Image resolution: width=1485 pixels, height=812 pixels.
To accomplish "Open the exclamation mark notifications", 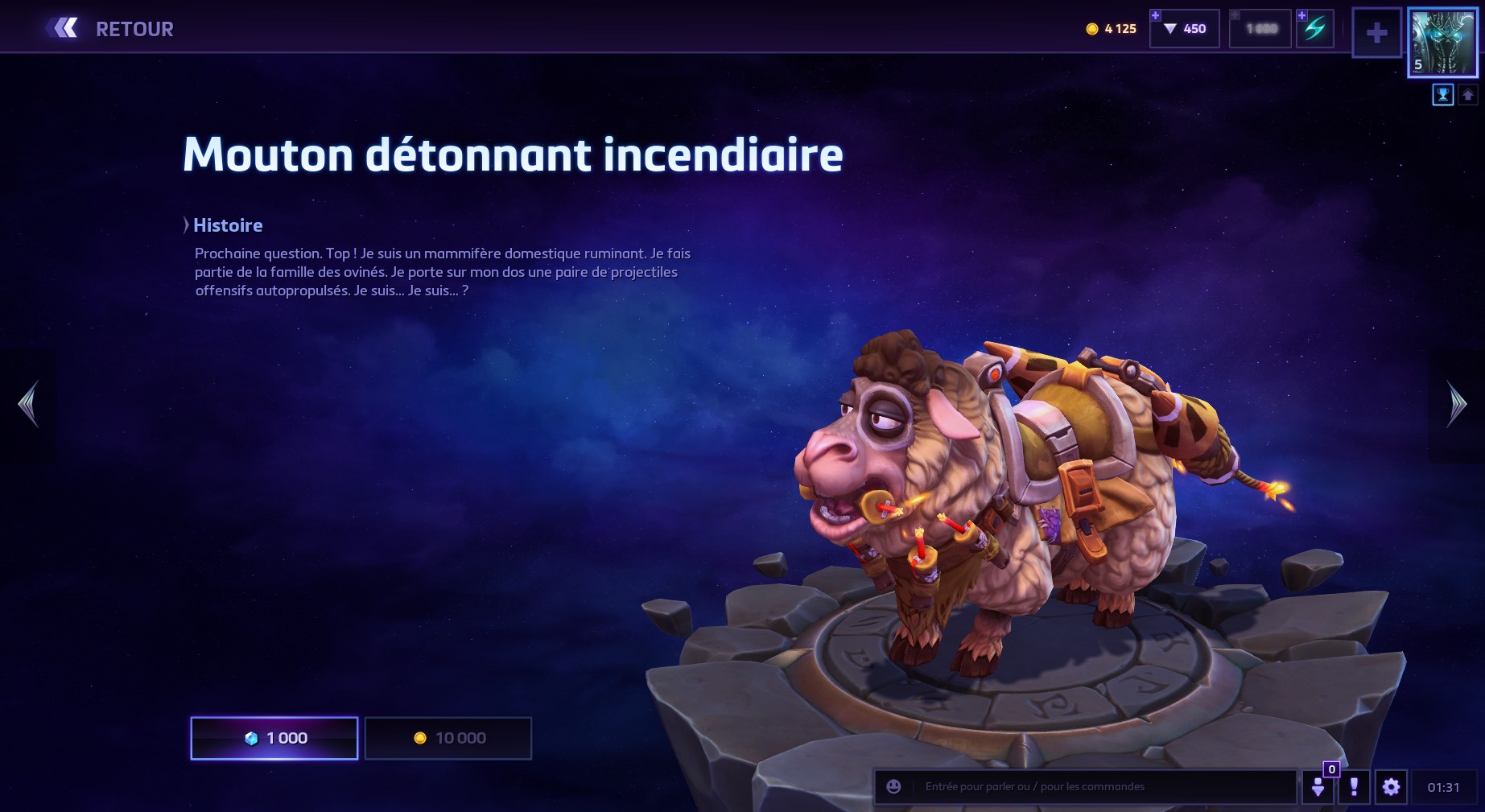I will click(1354, 786).
